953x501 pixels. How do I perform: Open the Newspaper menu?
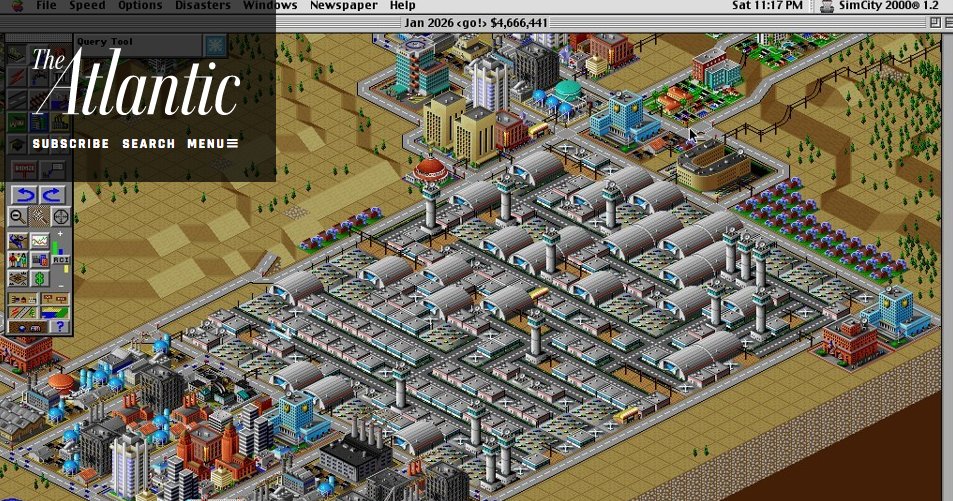(343, 5)
